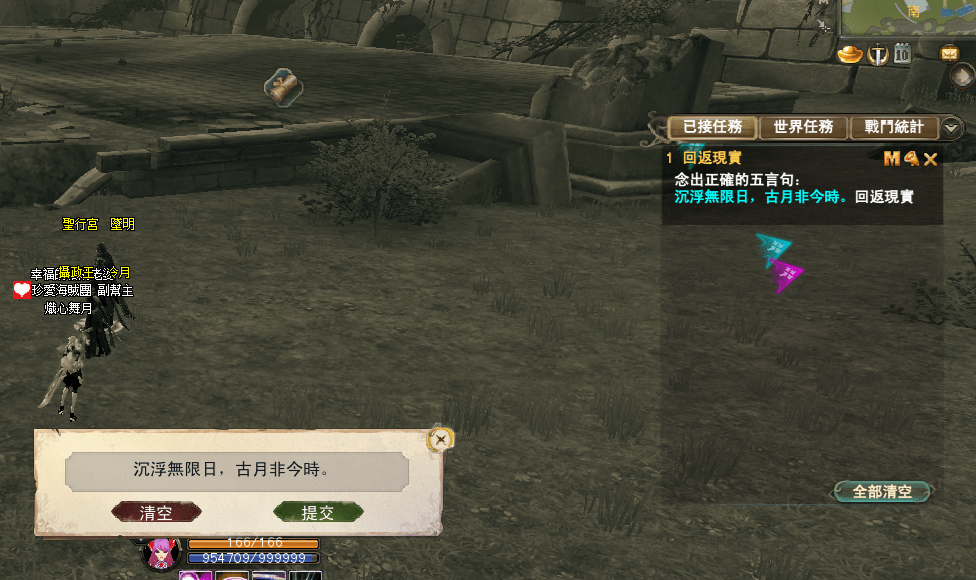Image resolution: width=976 pixels, height=580 pixels.
Task: Clear the poem with the red 清空 button
Action: pos(156,513)
